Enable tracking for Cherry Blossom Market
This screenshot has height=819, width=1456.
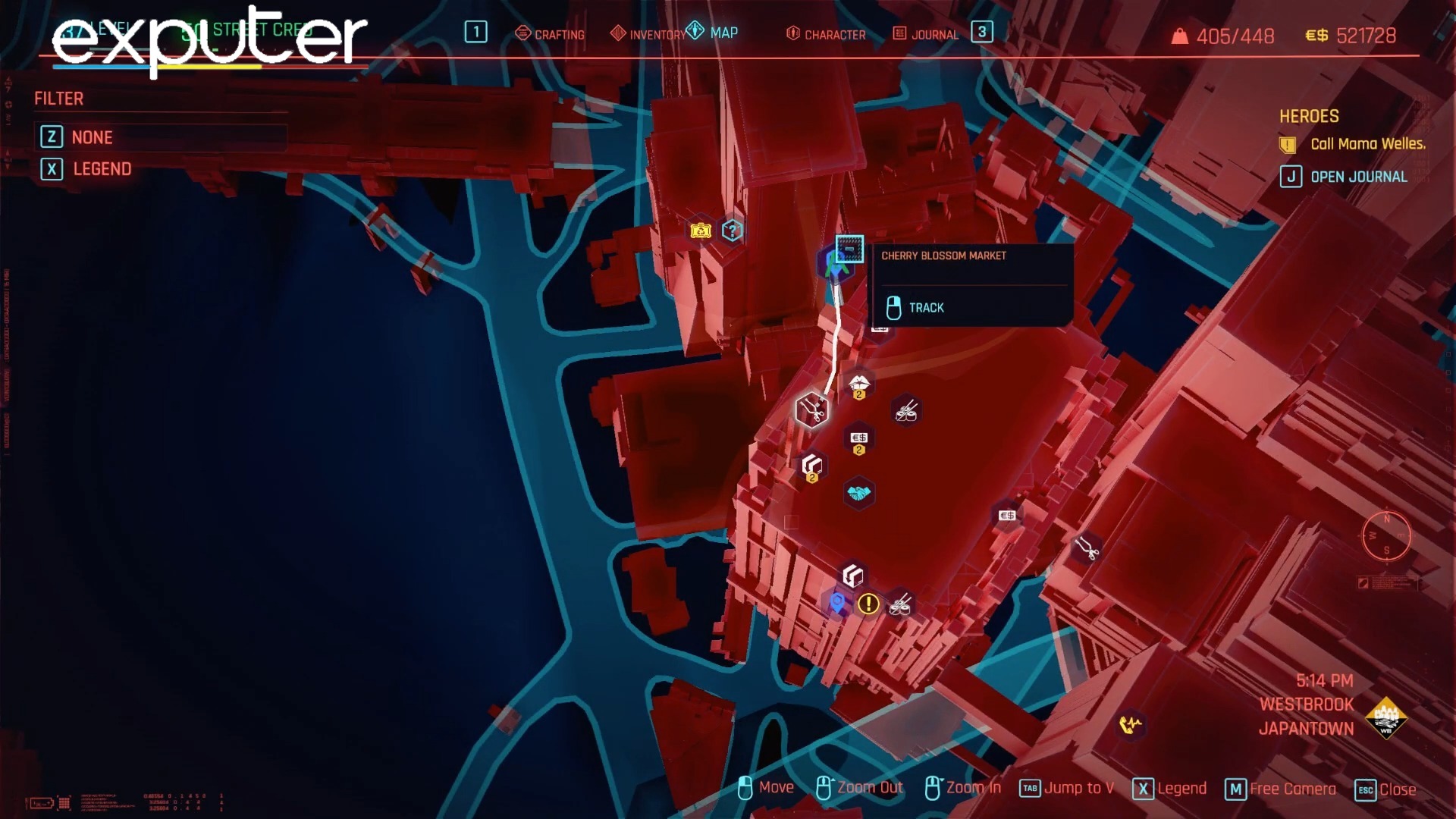pyautogui.click(x=925, y=307)
